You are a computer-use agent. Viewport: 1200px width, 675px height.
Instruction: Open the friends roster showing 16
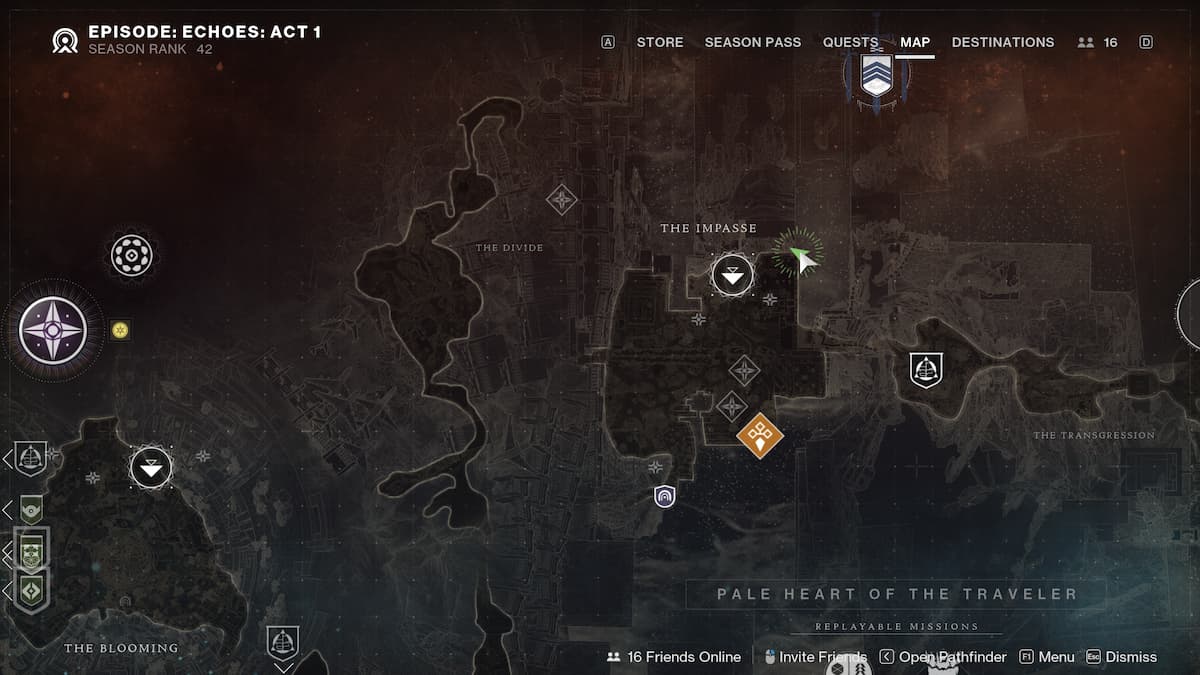point(1098,42)
